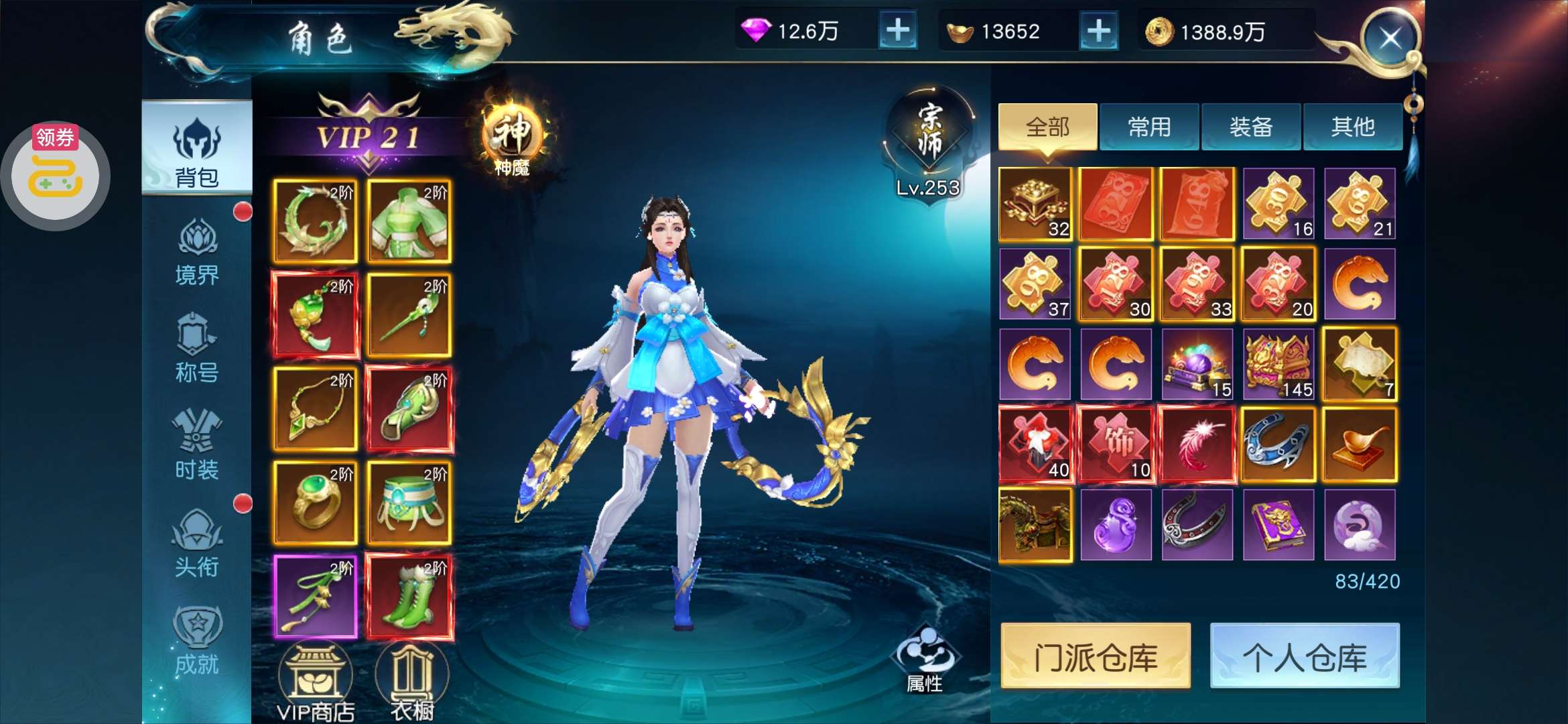
Task: Click the plus button next to diamonds
Action: pyautogui.click(x=898, y=31)
